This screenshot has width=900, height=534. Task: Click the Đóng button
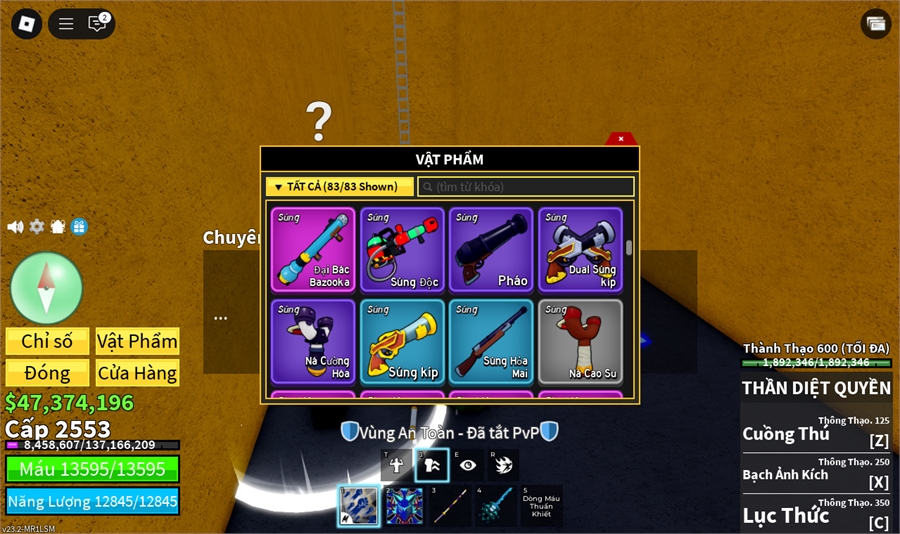47,373
